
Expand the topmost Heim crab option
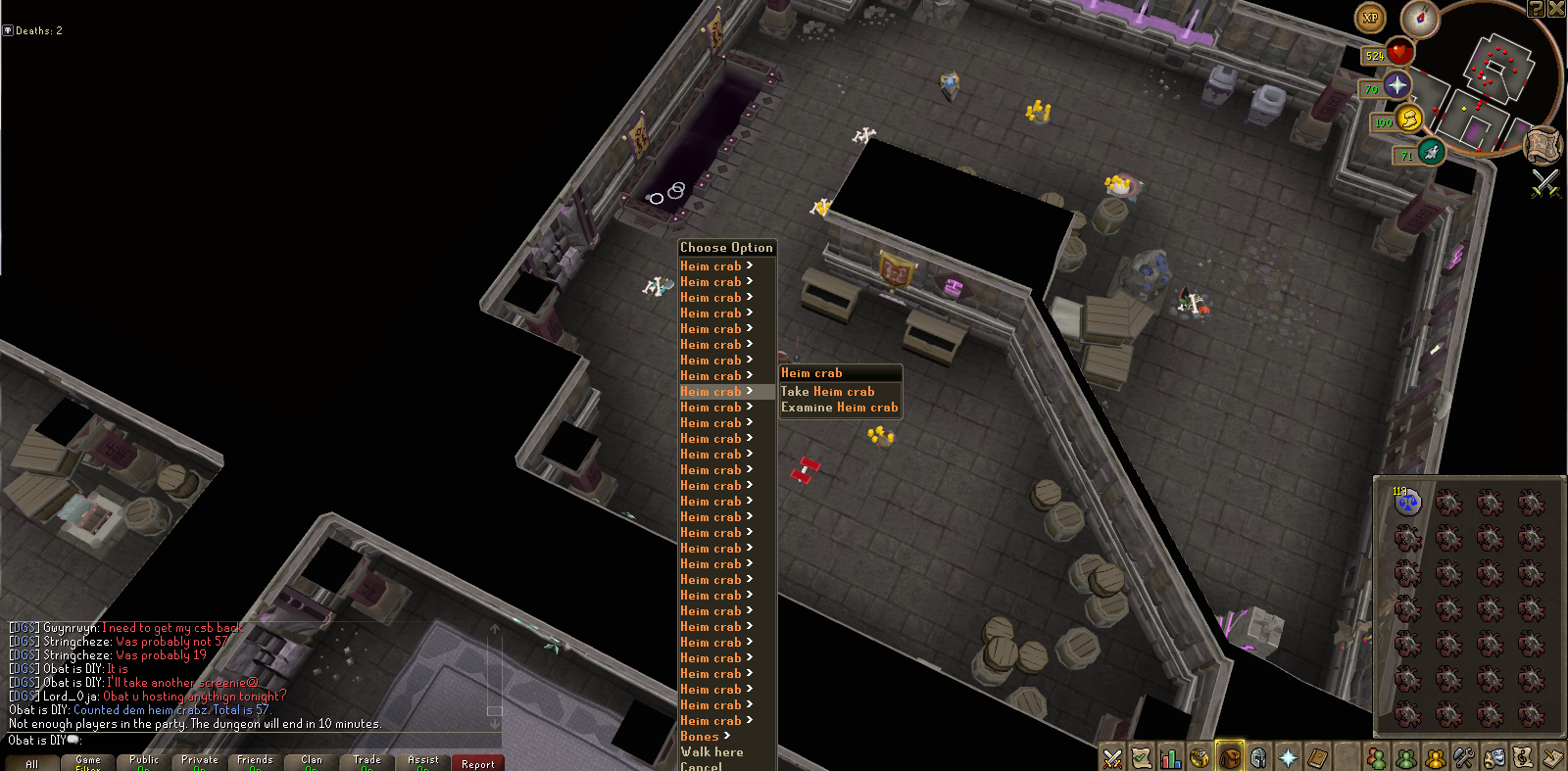[x=710, y=265]
